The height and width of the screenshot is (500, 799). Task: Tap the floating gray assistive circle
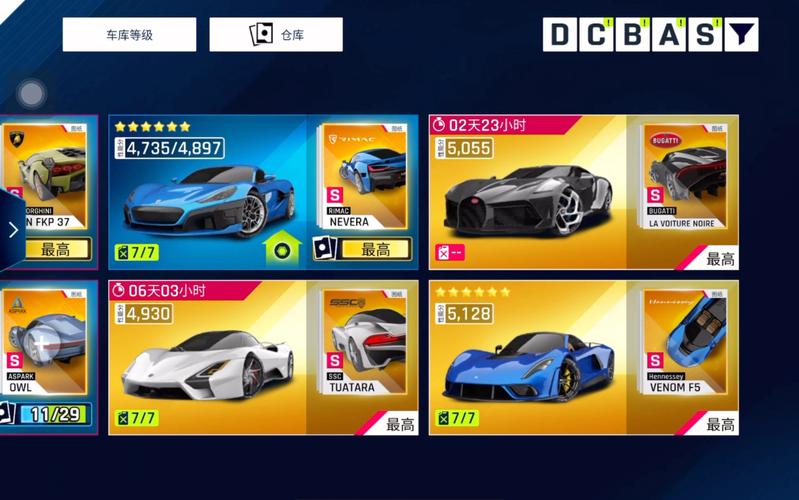(32, 95)
